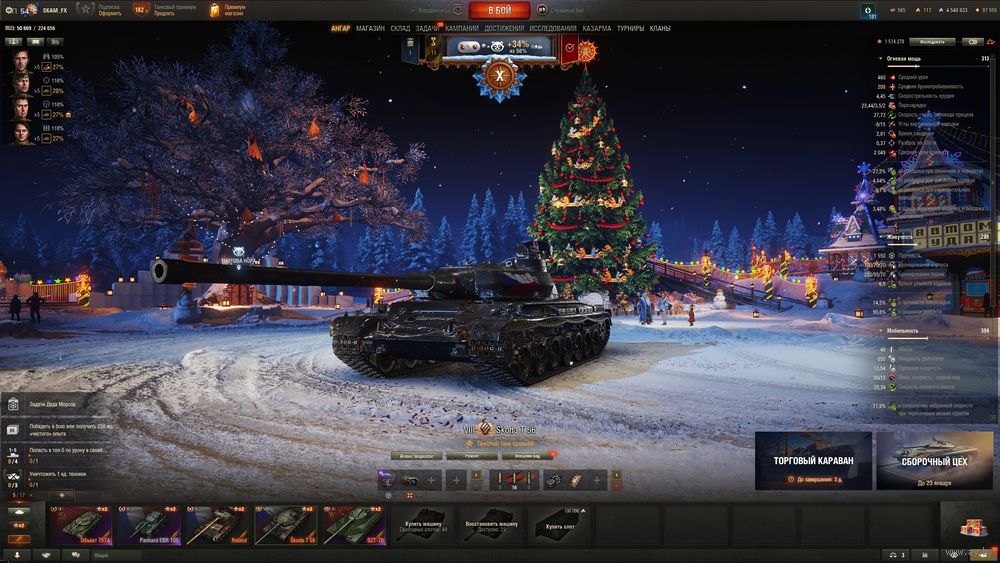Open the МАГАЗИН tab
This screenshot has width=1000, height=563.
[370, 28]
